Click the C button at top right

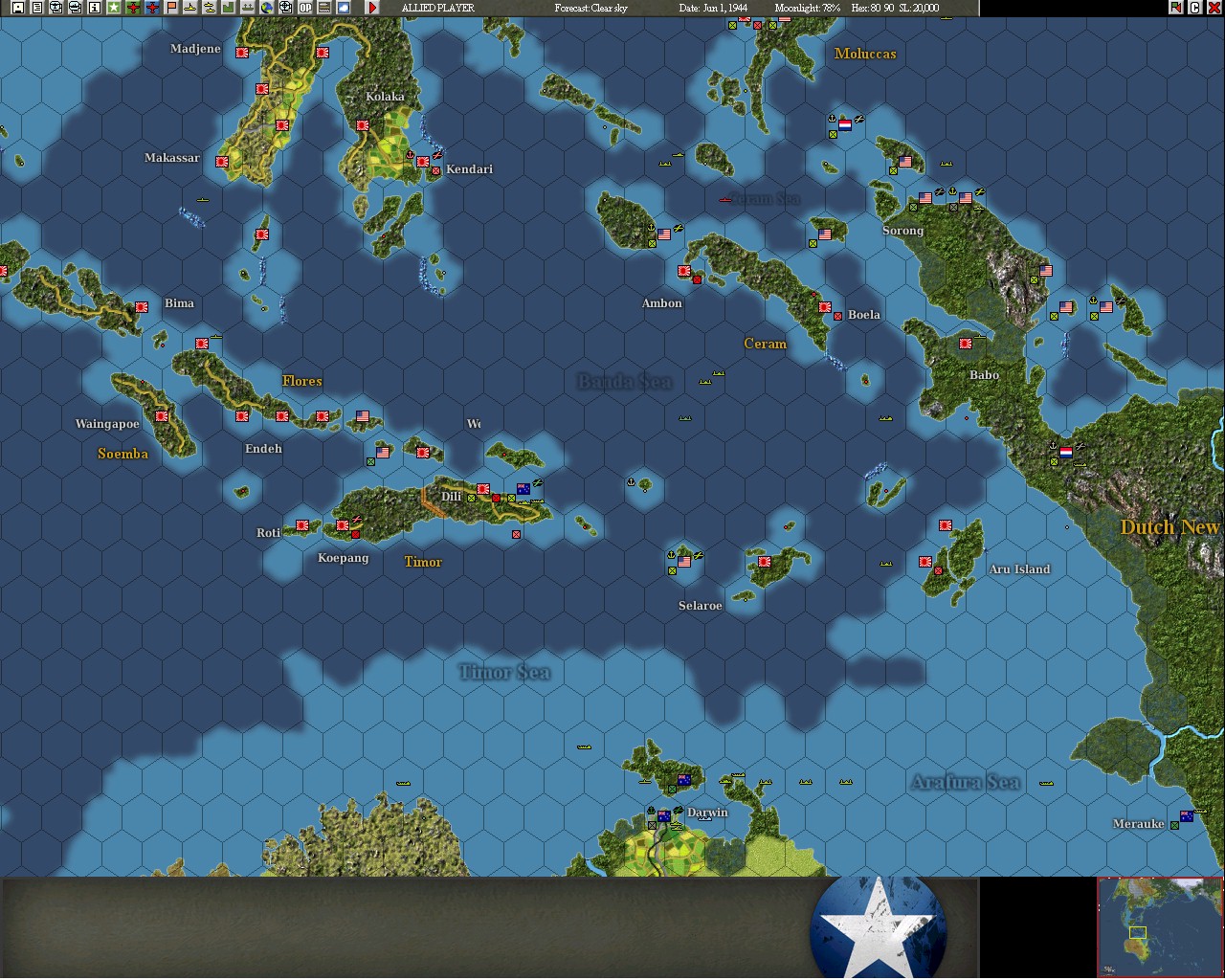[x=1194, y=7]
